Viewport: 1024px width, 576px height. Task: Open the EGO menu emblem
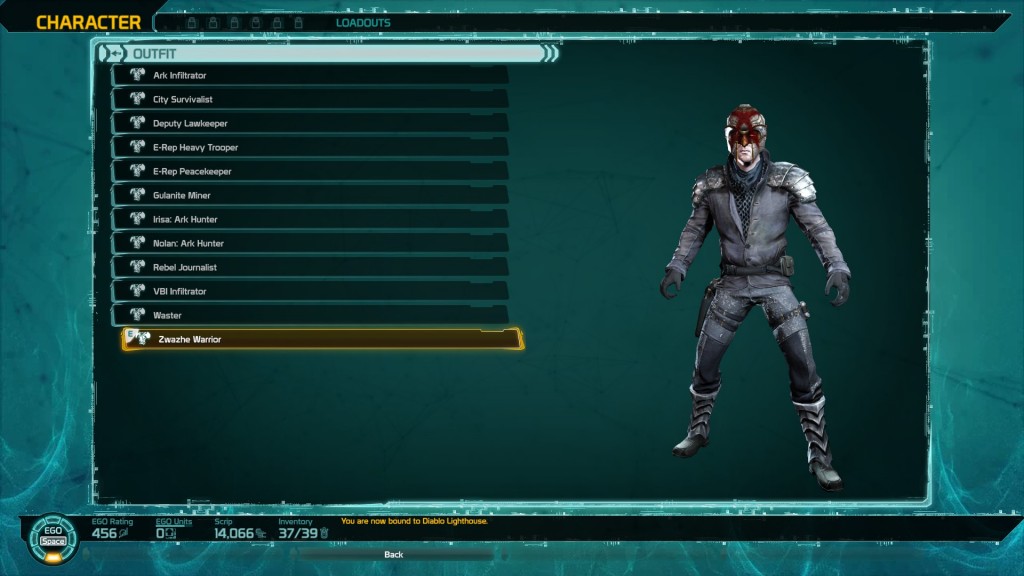tap(52, 538)
